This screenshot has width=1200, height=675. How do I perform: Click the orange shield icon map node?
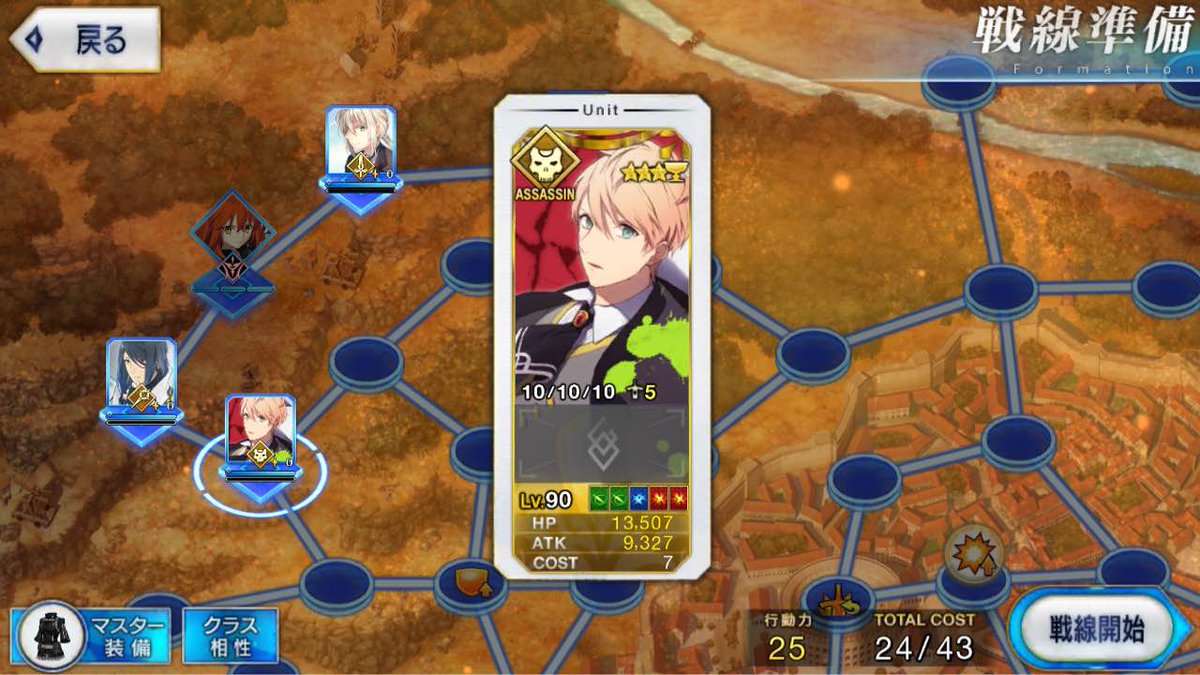469,582
